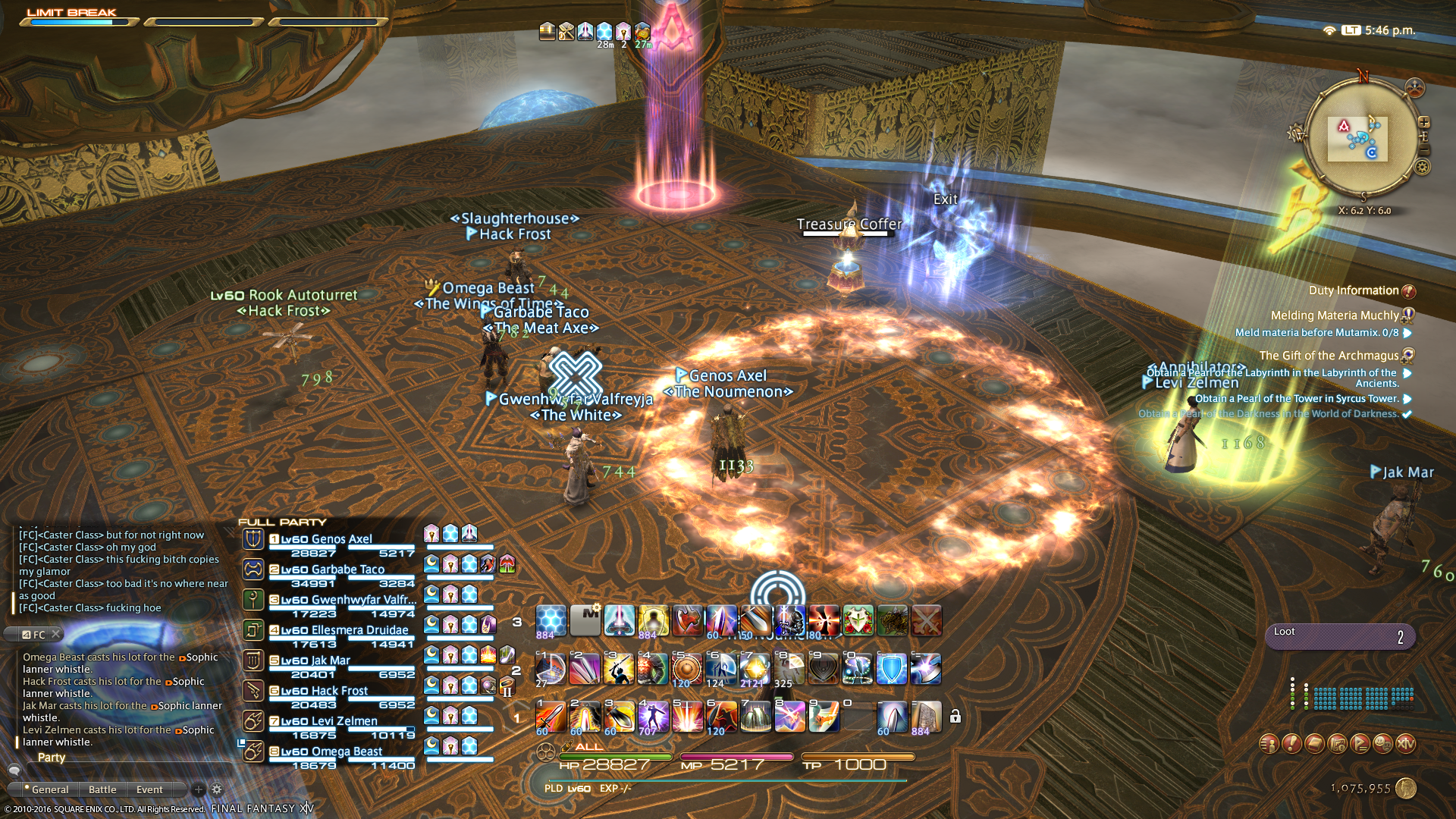Open minimap settings gear
This screenshot has width=1456, height=819.
pos(1423,167)
